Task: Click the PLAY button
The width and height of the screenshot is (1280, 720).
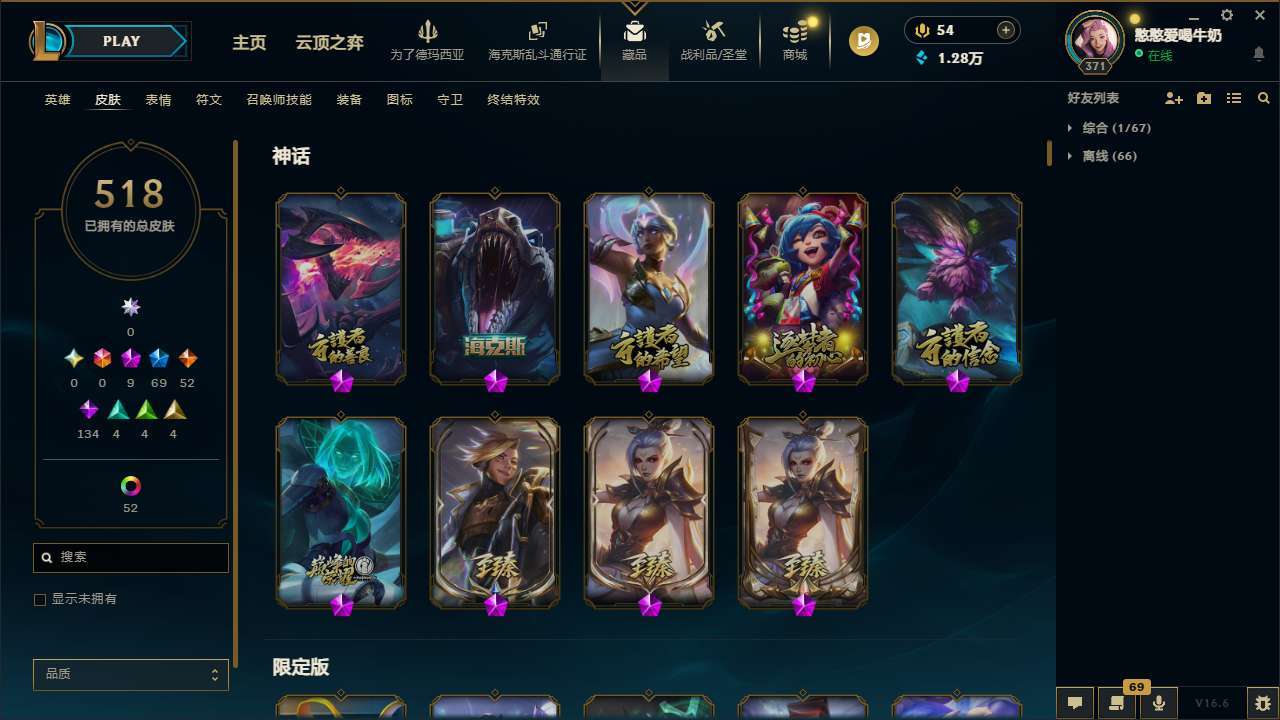Action: pyautogui.click(x=121, y=41)
